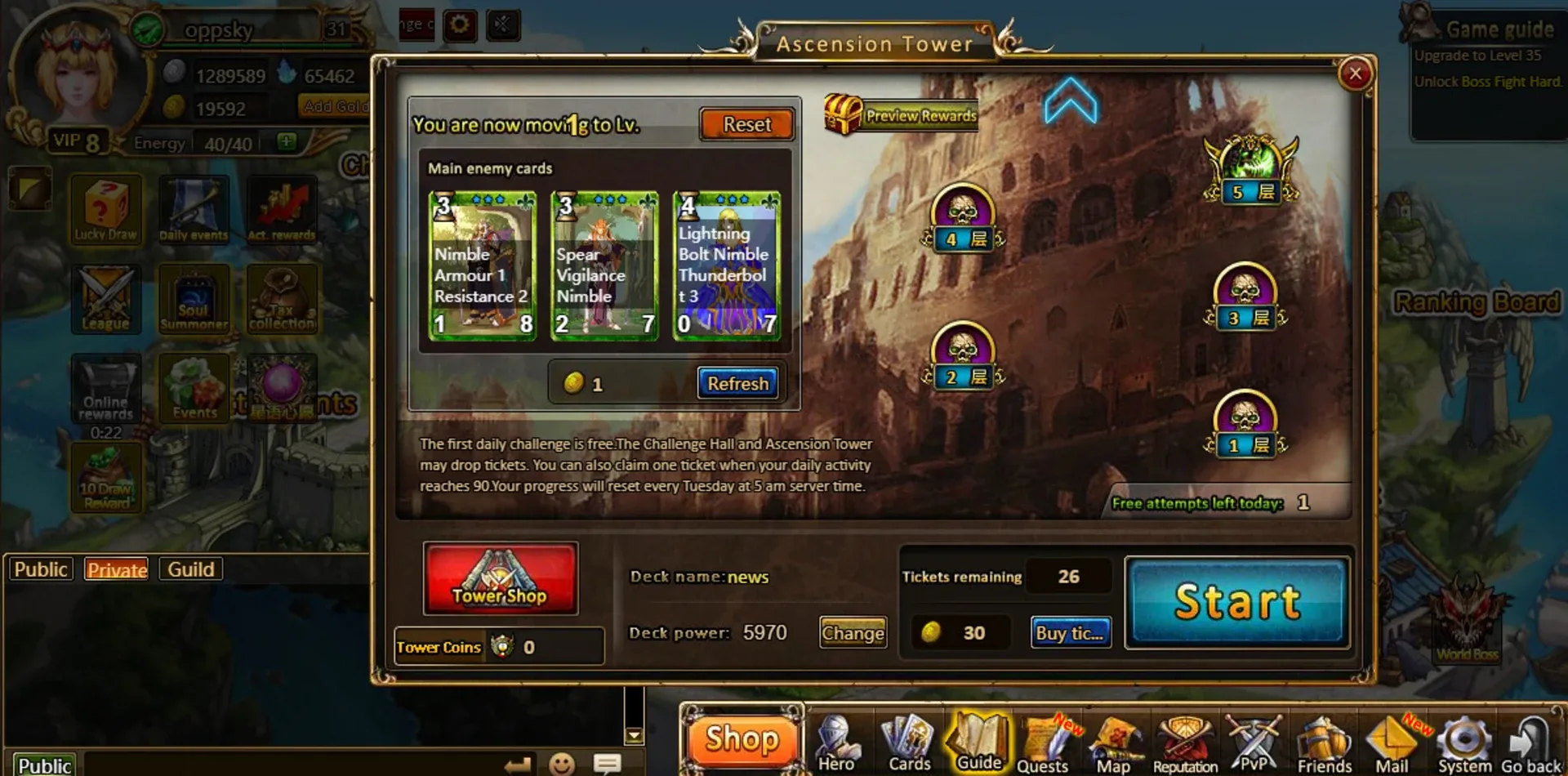Viewport: 1568px width, 776px height.
Task: Open the Soul Summoner
Action: click(x=194, y=300)
